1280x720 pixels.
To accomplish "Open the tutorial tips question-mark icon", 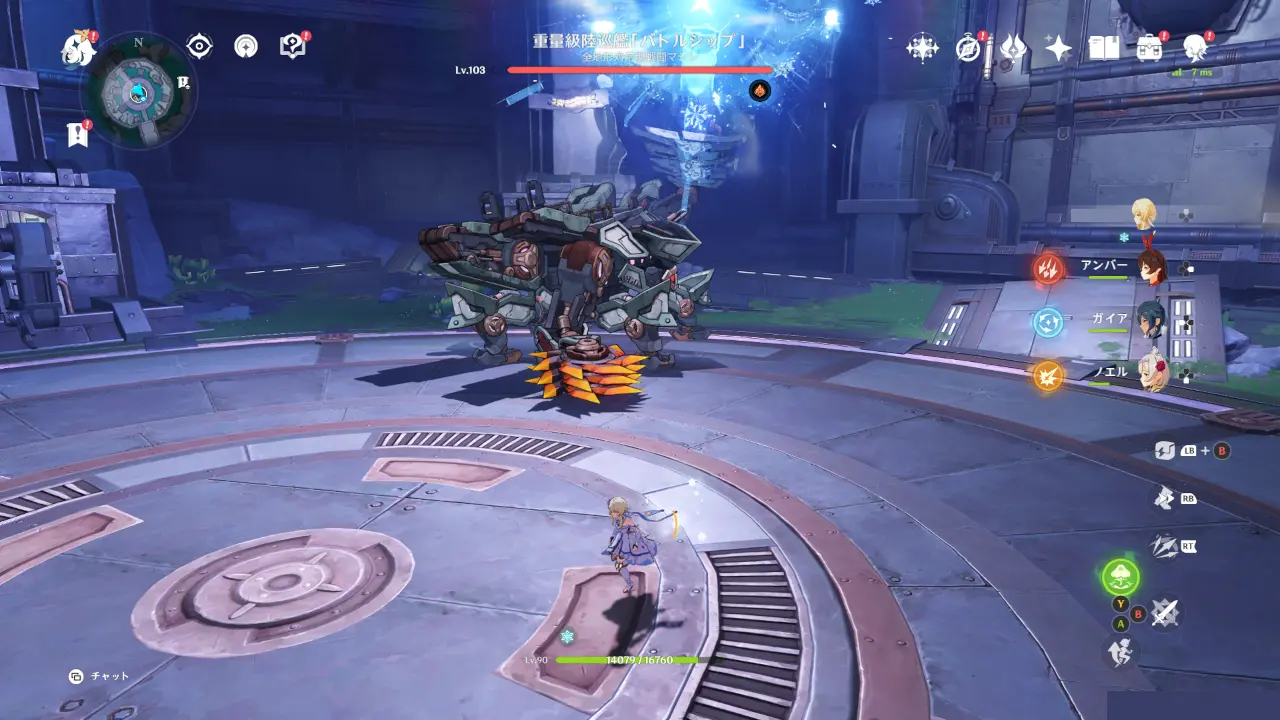I will (x=292, y=46).
